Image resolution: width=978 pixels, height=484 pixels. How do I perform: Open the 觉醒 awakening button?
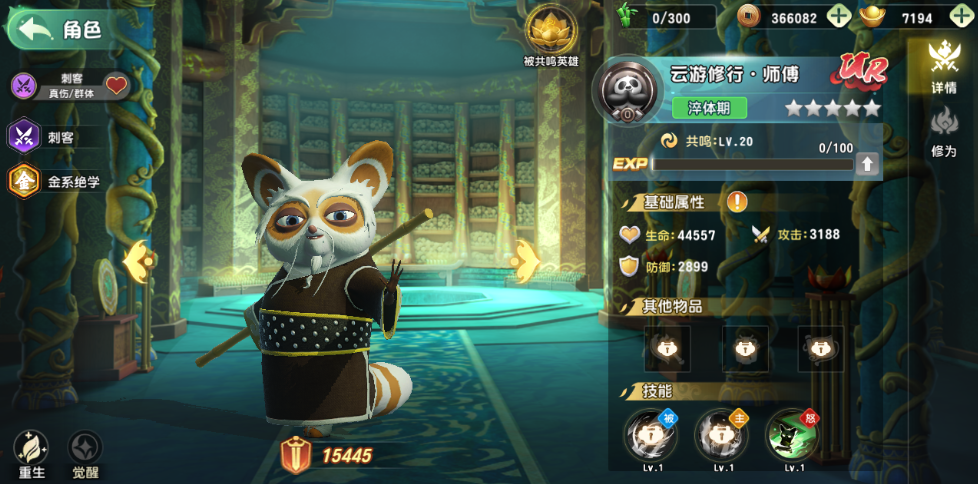click(x=85, y=455)
